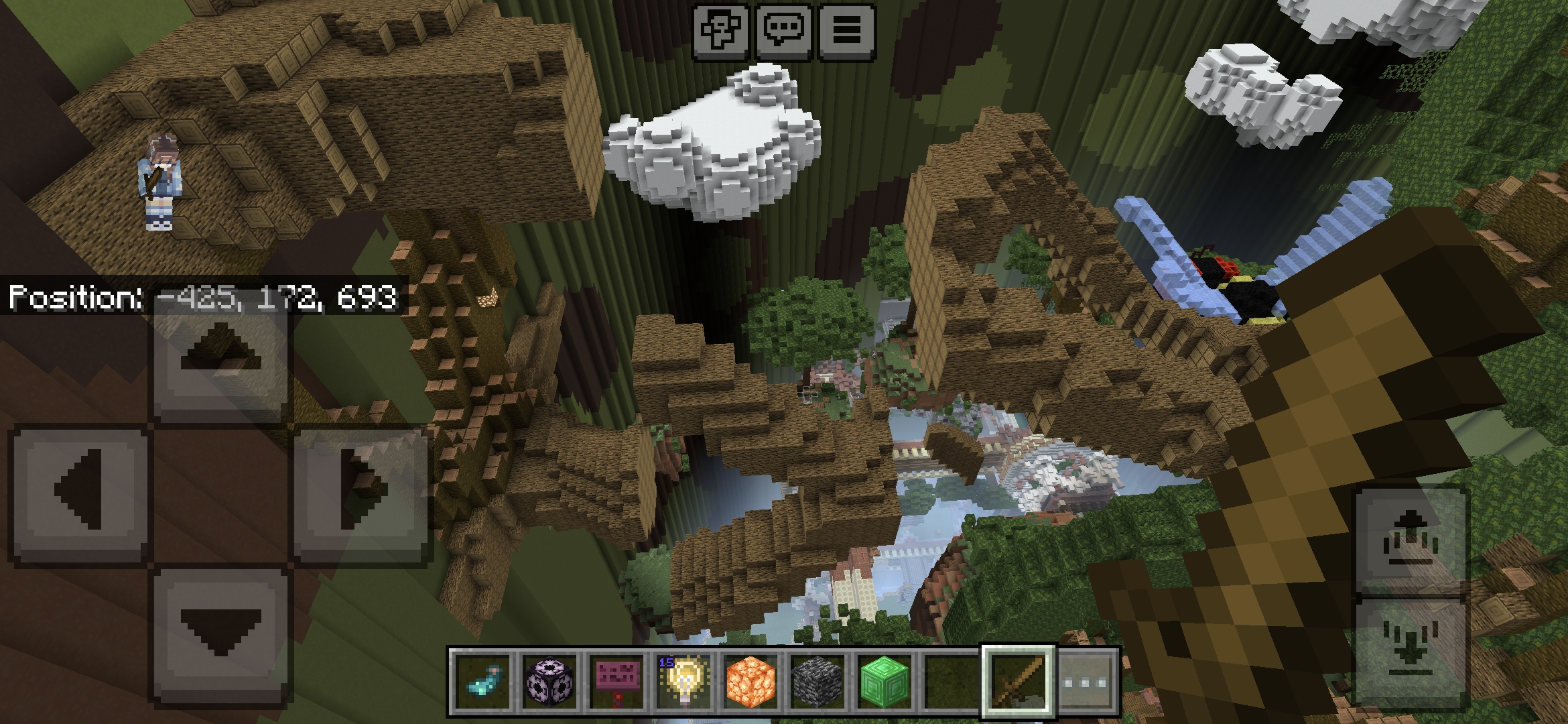Image resolution: width=1568 pixels, height=724 pixels.
Task: Open the emote menu button
Action: tap(721, 32)
